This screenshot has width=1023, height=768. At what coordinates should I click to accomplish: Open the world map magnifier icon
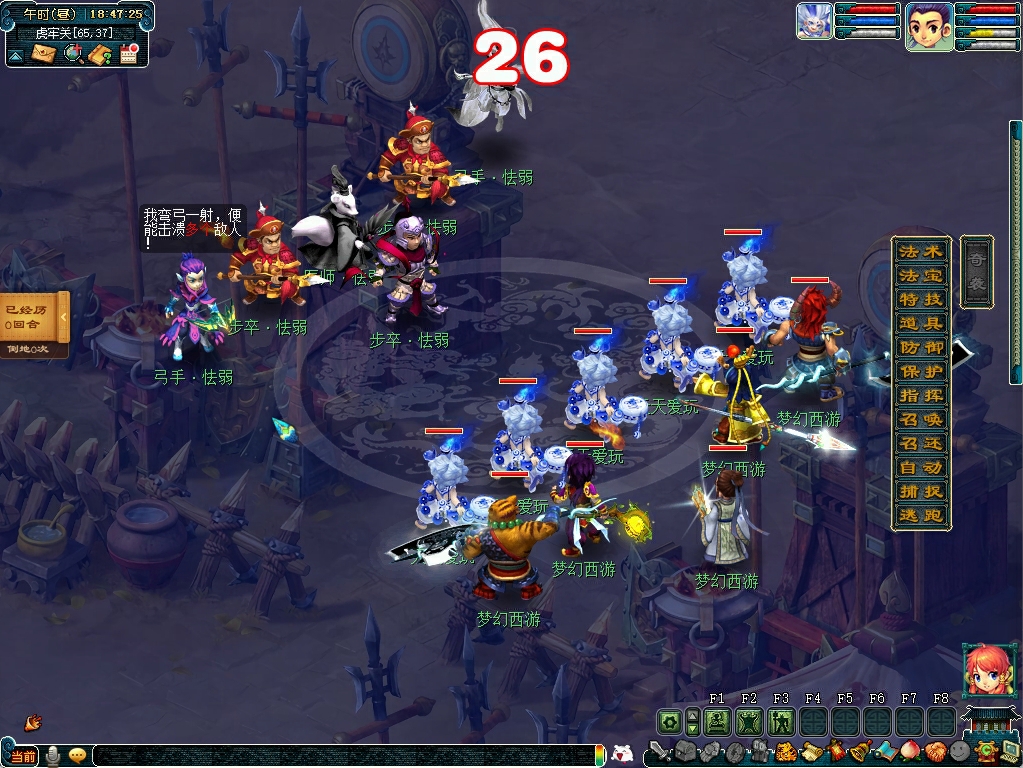(72, 54)
